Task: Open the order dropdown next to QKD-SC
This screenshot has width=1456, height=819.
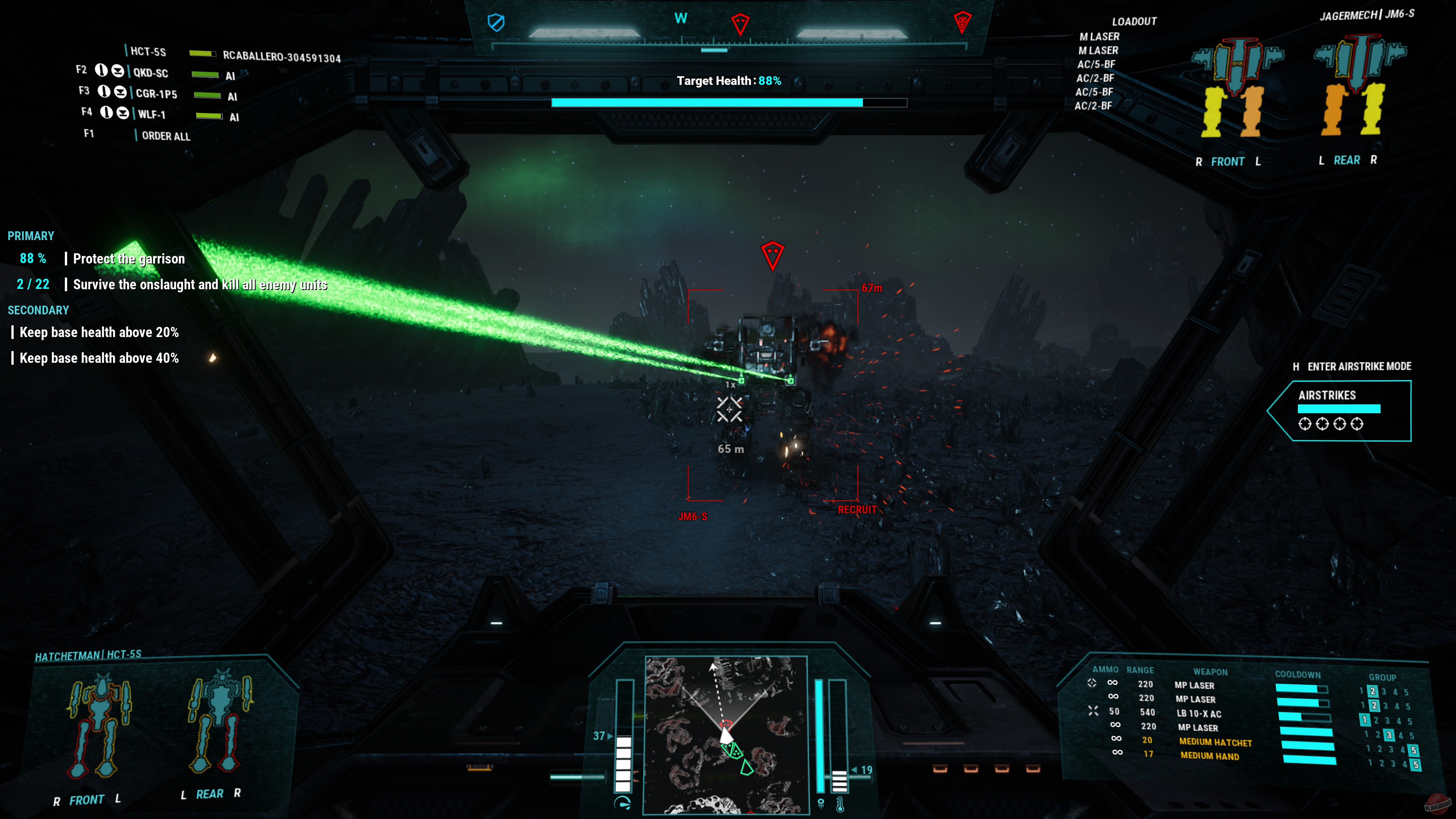Action: click(x=118, y=72)
